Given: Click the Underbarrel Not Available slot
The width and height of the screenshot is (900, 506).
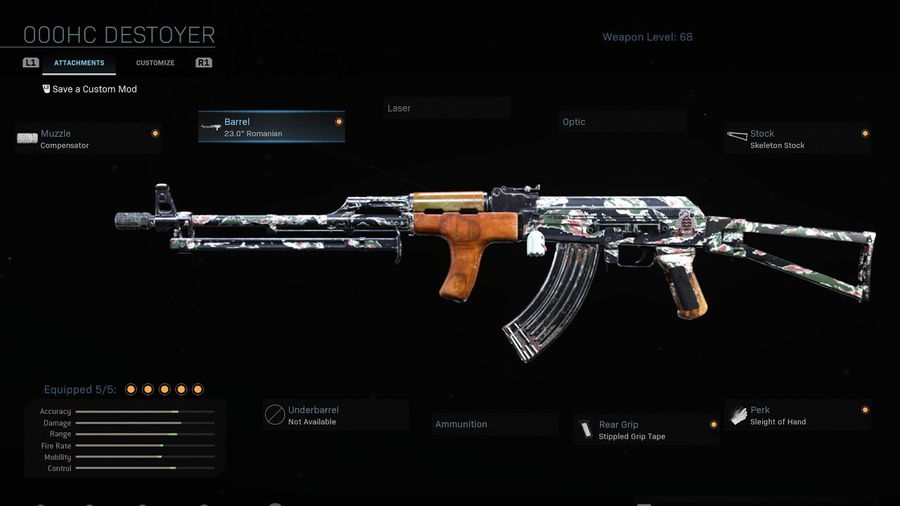Looking at the screenshot, I should [336, 415].
